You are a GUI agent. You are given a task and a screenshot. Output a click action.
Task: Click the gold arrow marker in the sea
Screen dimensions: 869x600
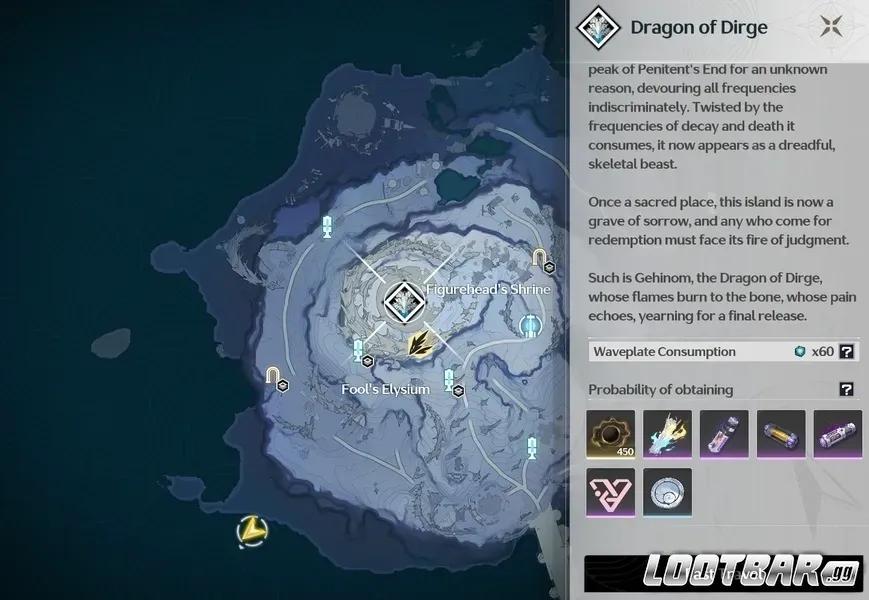[x=253, y=531]
